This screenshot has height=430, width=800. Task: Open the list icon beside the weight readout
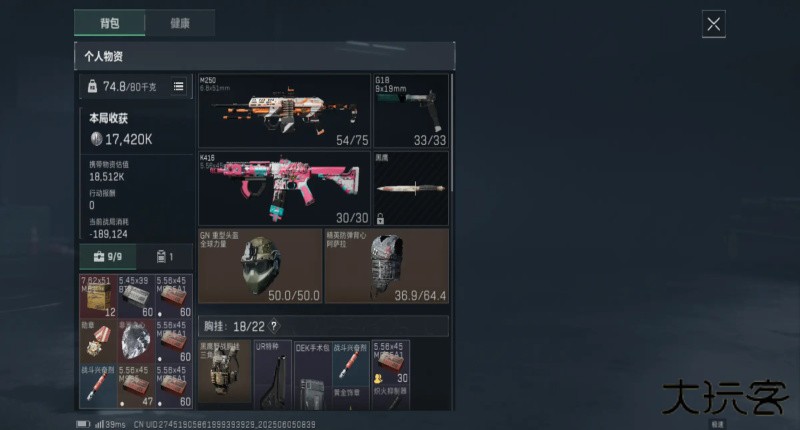[179, 87]
